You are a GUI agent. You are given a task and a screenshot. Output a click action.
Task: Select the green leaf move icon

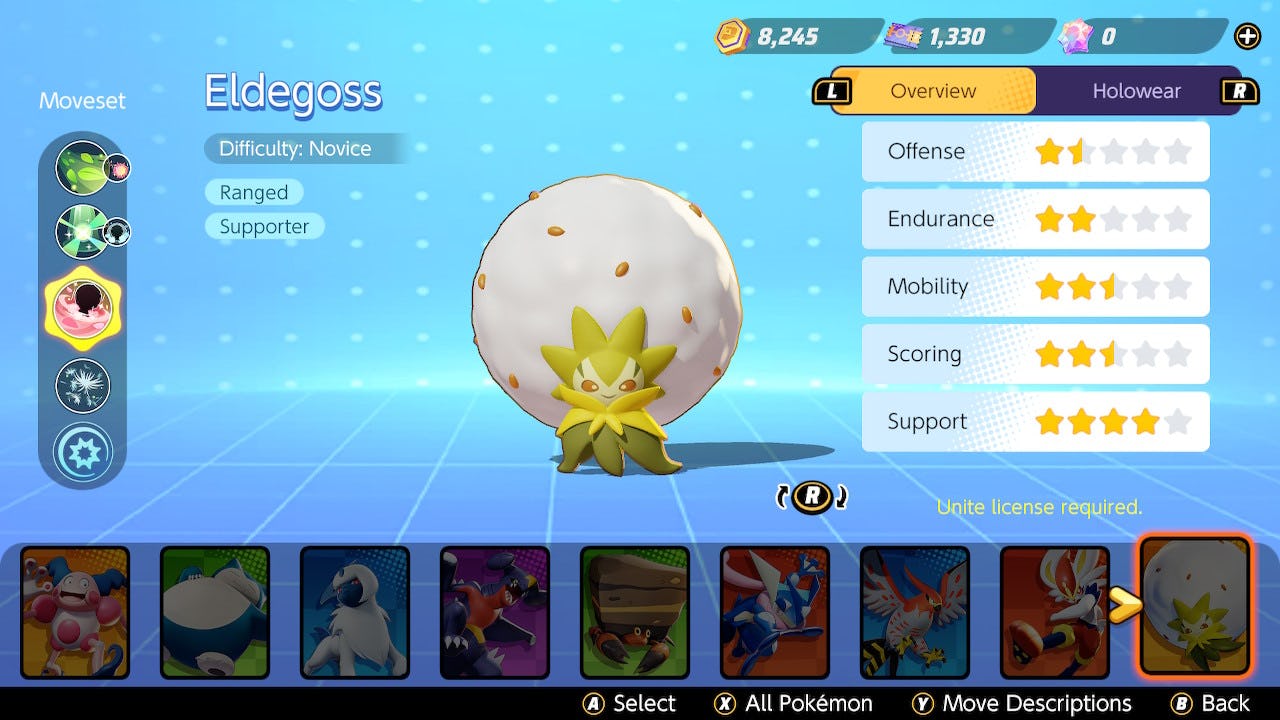[81, 167]
